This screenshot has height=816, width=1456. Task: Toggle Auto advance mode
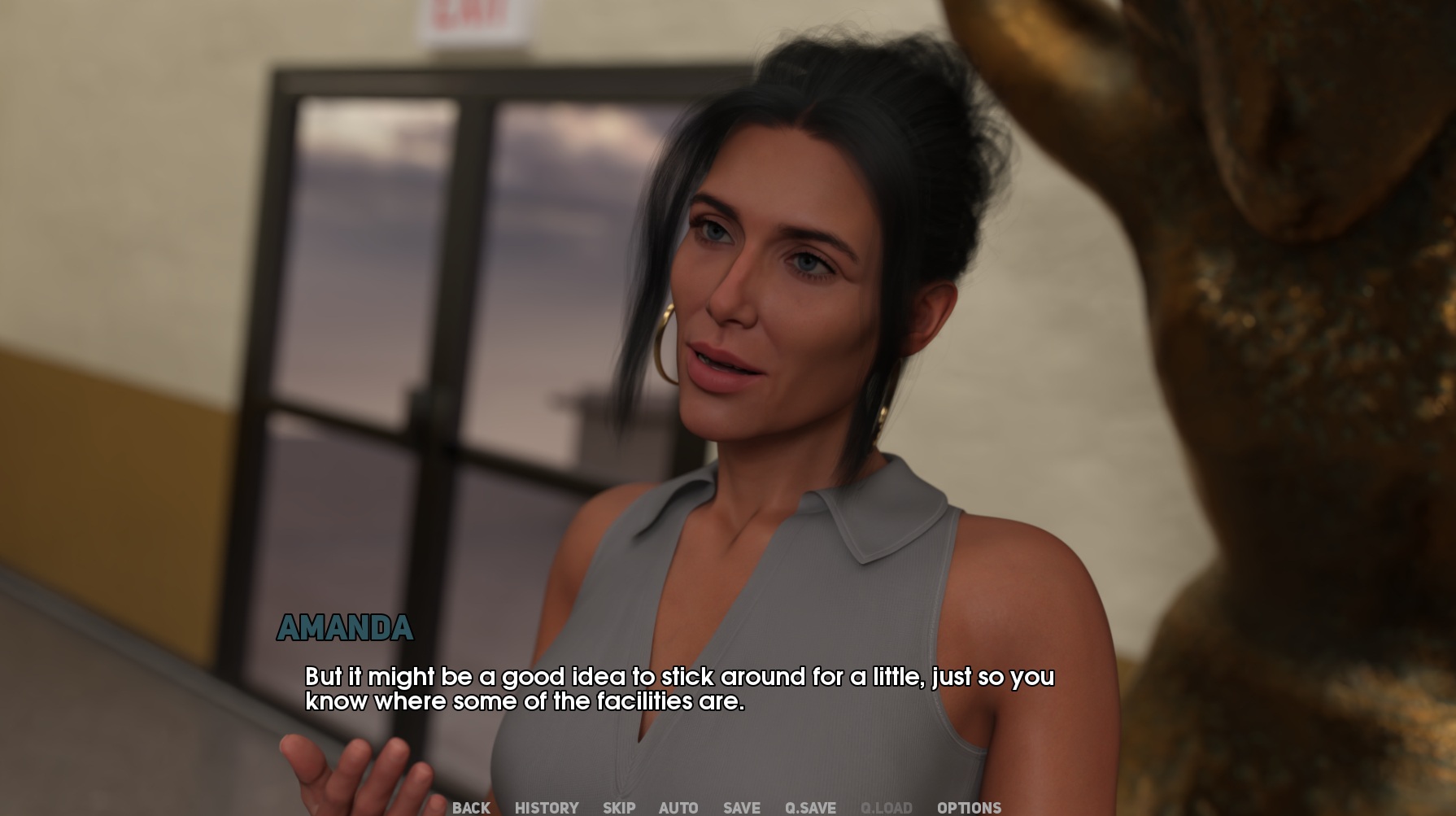[x=678, y=808]
